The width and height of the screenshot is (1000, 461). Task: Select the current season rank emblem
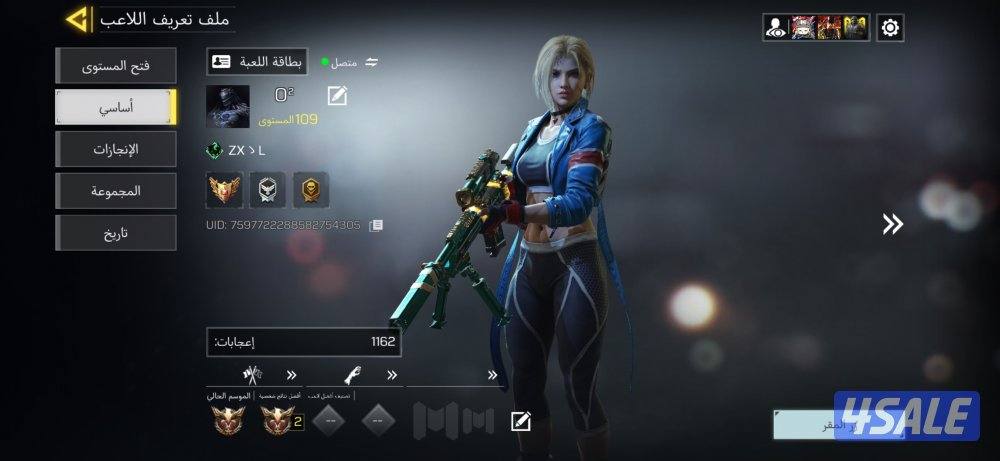[229, 422]
